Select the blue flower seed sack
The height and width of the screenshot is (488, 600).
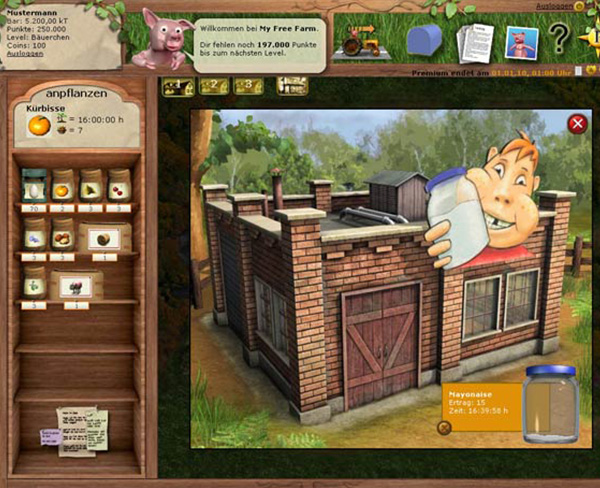pyautogui.click(x=34, y=235)
